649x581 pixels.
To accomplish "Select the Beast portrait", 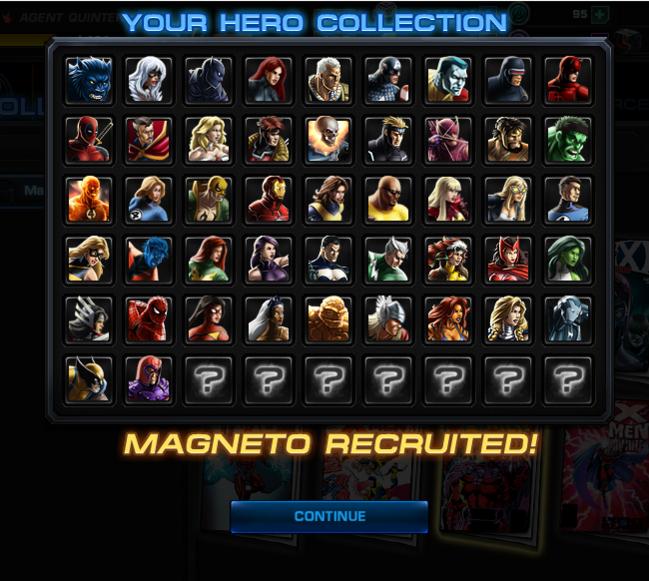I will (88, 79).
